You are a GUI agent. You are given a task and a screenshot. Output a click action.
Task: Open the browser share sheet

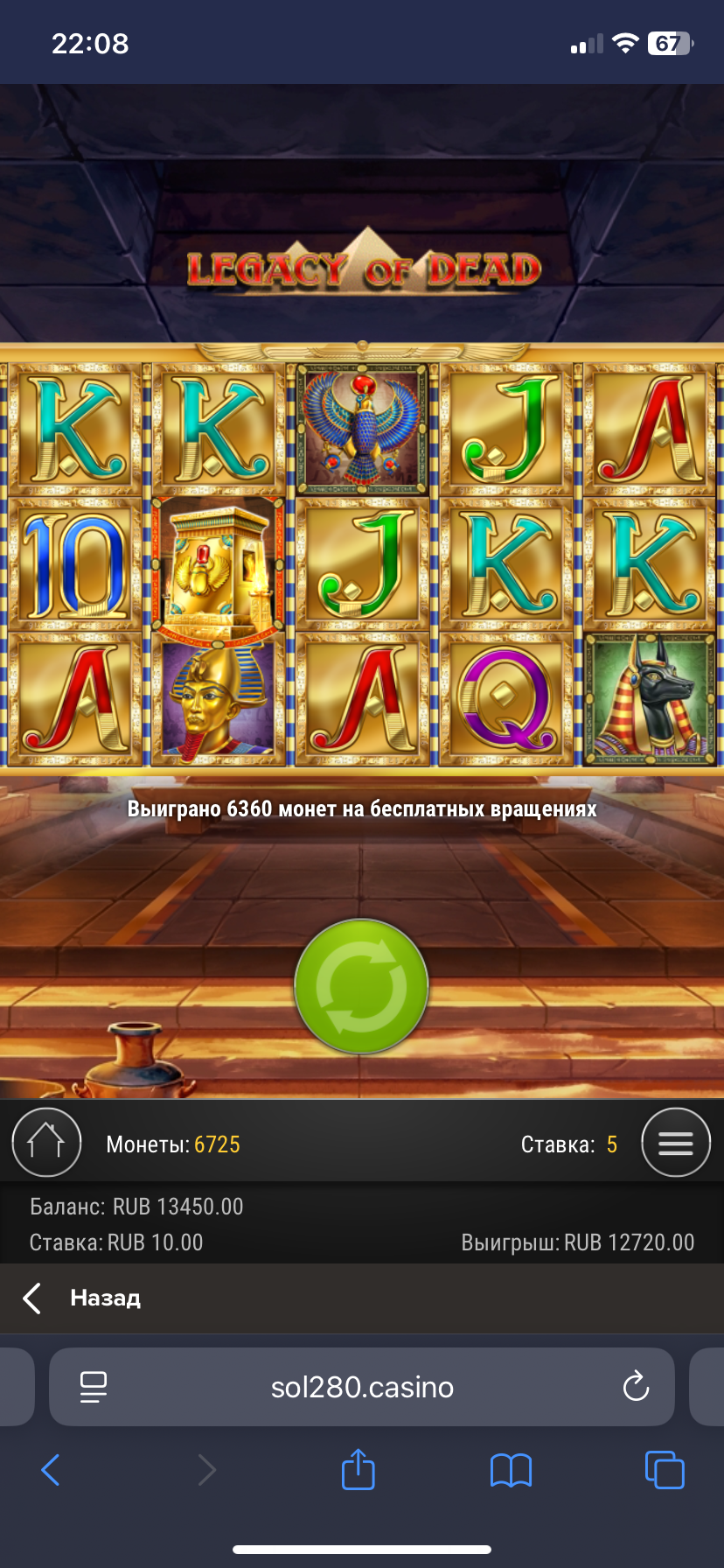(358, 1469)
